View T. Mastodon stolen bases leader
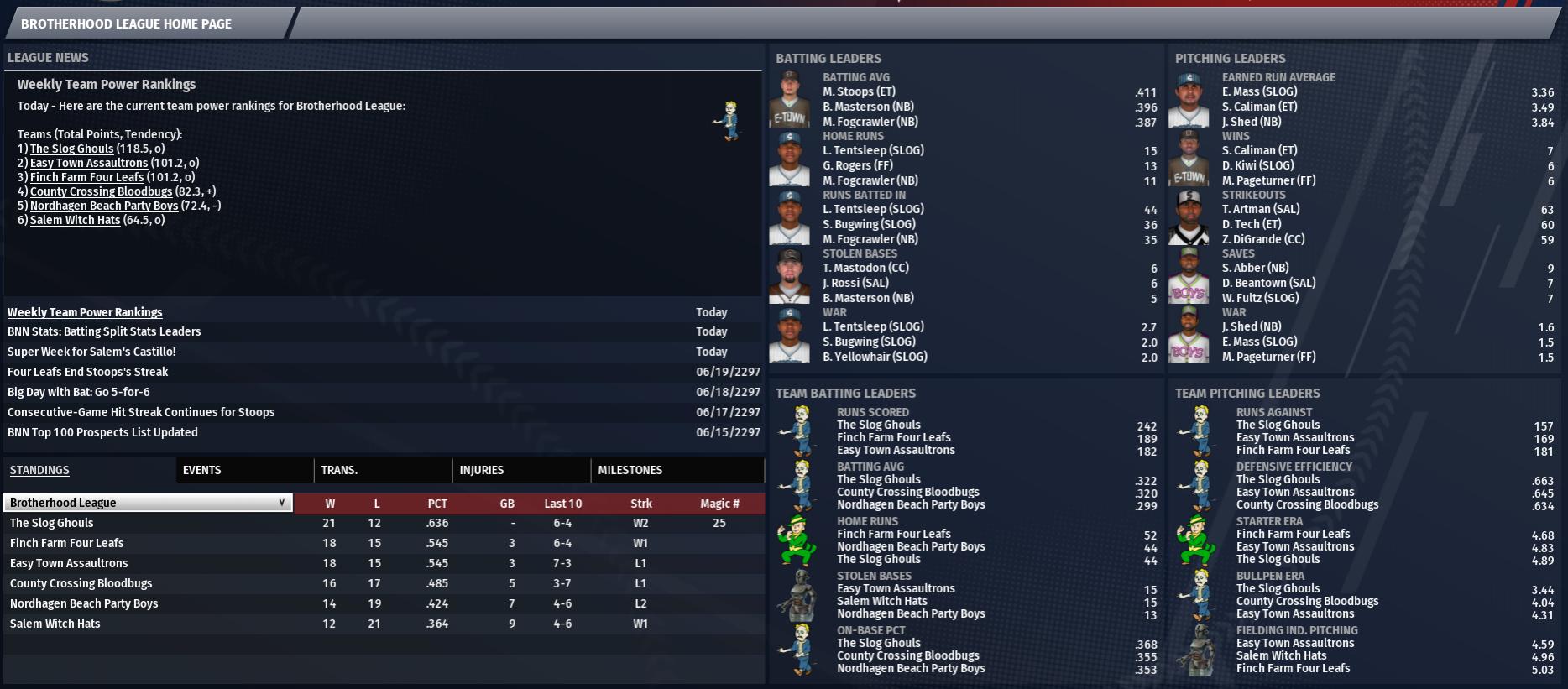The width and height of the screenshot is (1568, 689). [865, 268]
